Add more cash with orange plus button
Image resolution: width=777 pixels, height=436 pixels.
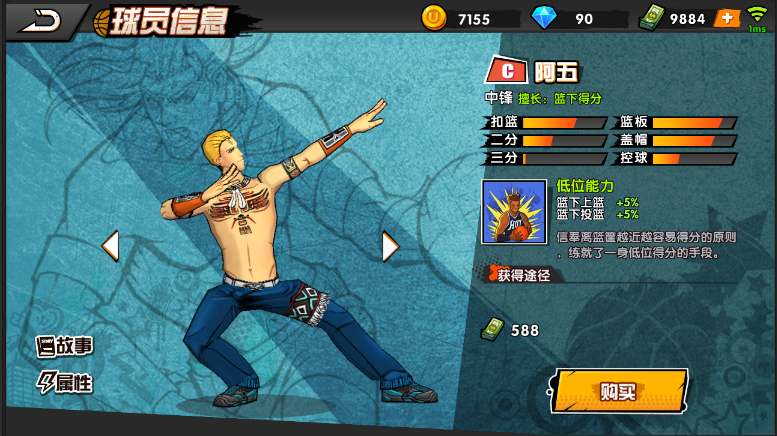click(x=726, y=18)
